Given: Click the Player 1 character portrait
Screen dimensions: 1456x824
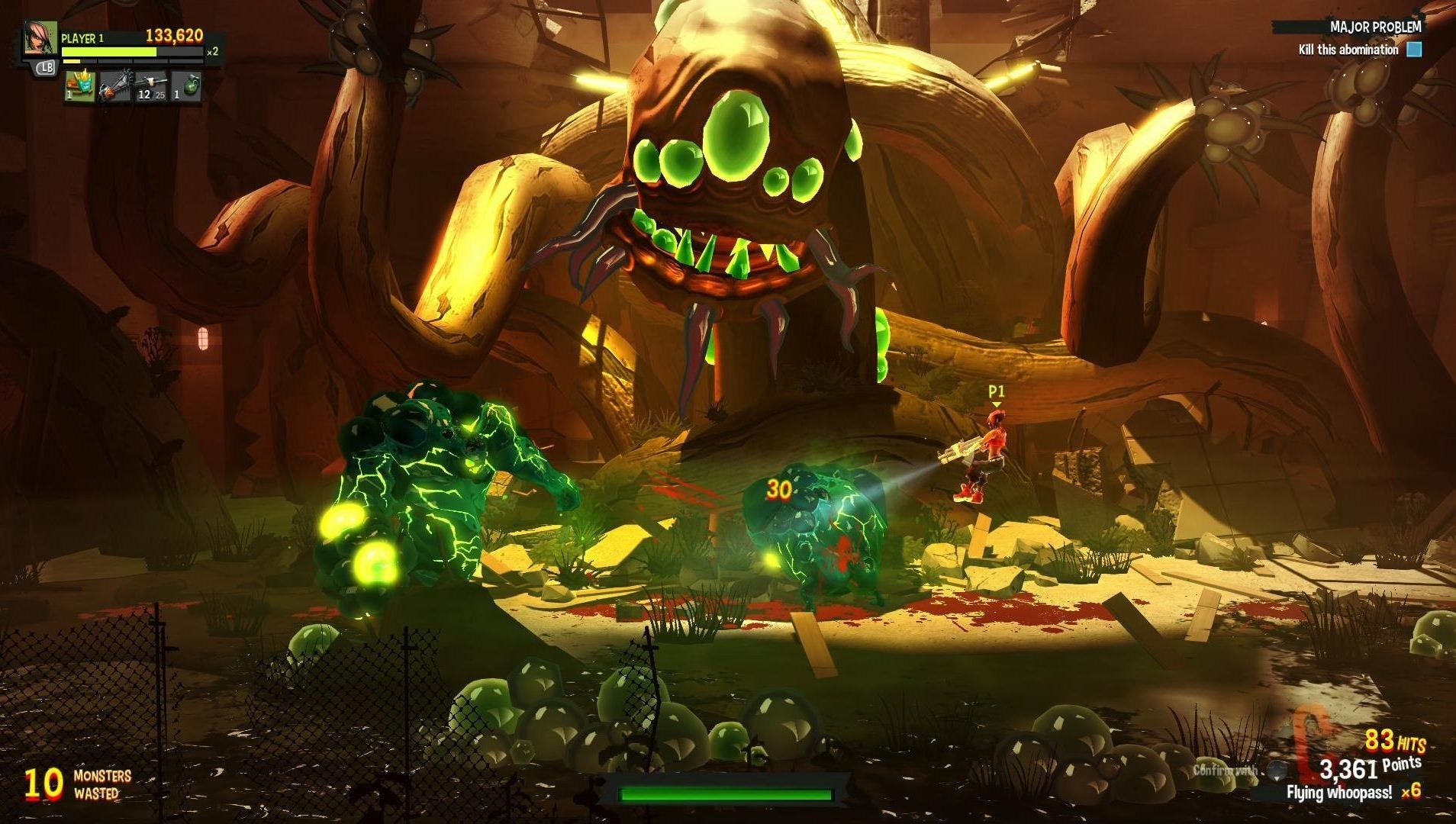Looking at the screenshot, I should click(40, 38).
